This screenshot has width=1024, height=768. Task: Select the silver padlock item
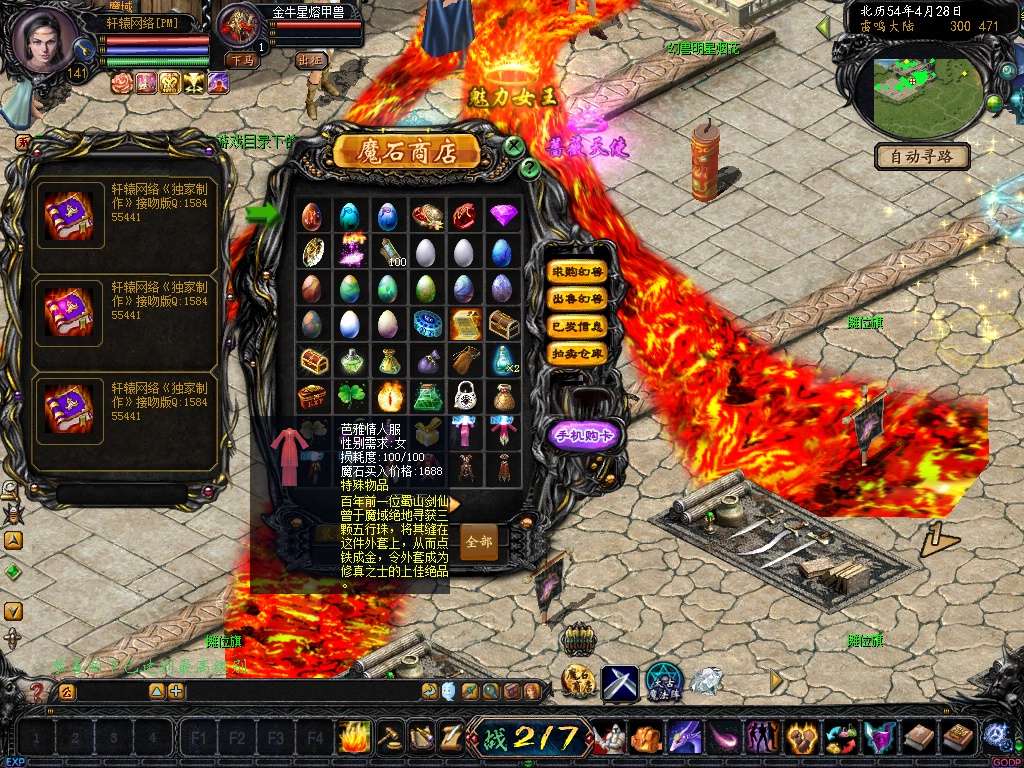[x=464, y=395]
